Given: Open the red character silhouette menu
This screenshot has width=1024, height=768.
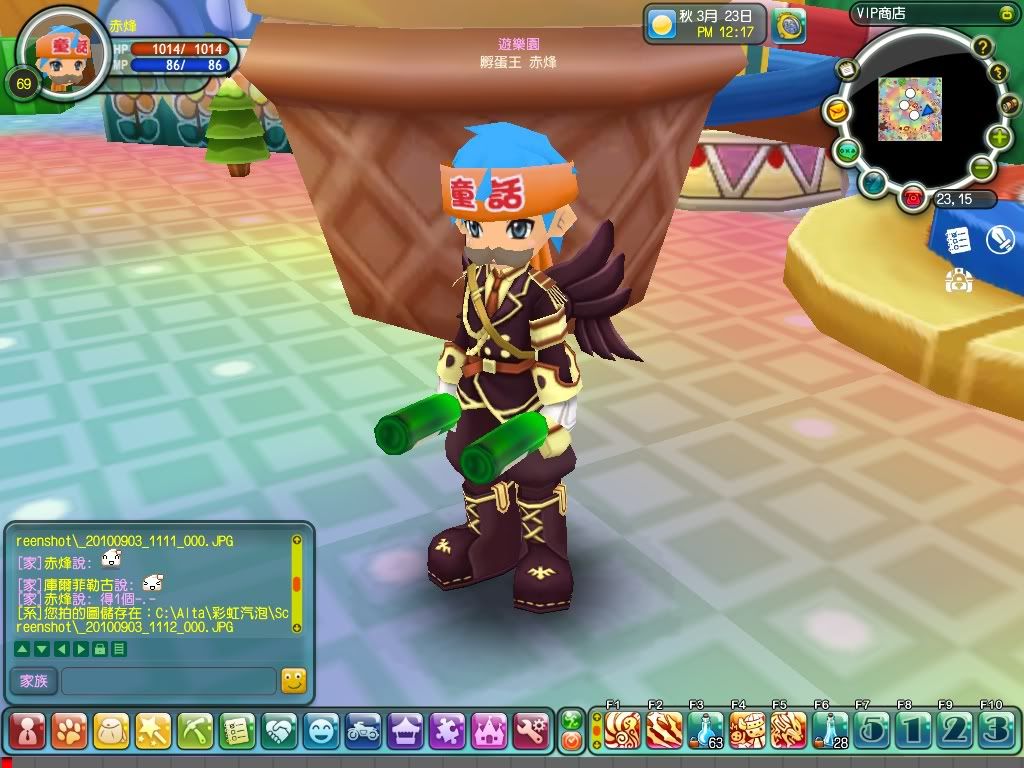Looking at the screenshot, I should [27, 731].
